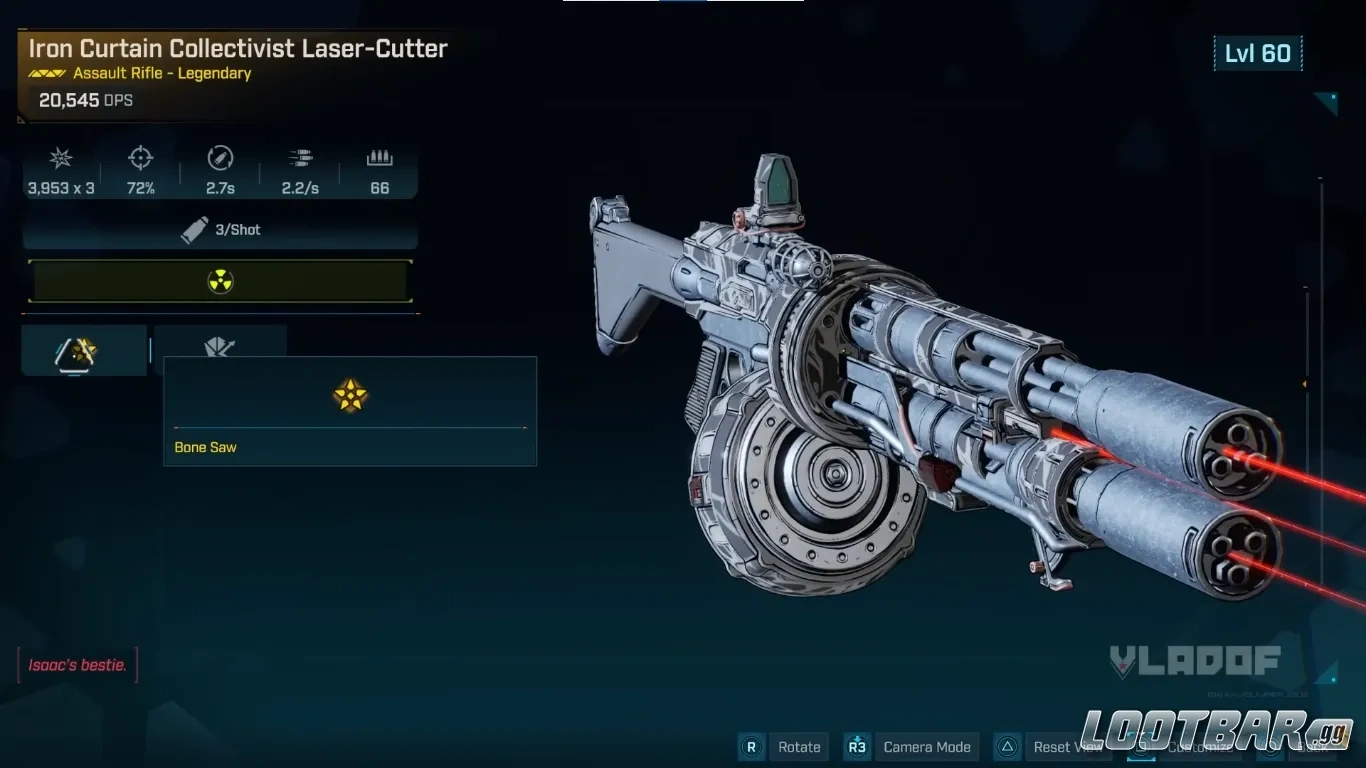This screenshot has width=1366, height=768.
Task: Choose Reset View
Action: click(1066, 747)
